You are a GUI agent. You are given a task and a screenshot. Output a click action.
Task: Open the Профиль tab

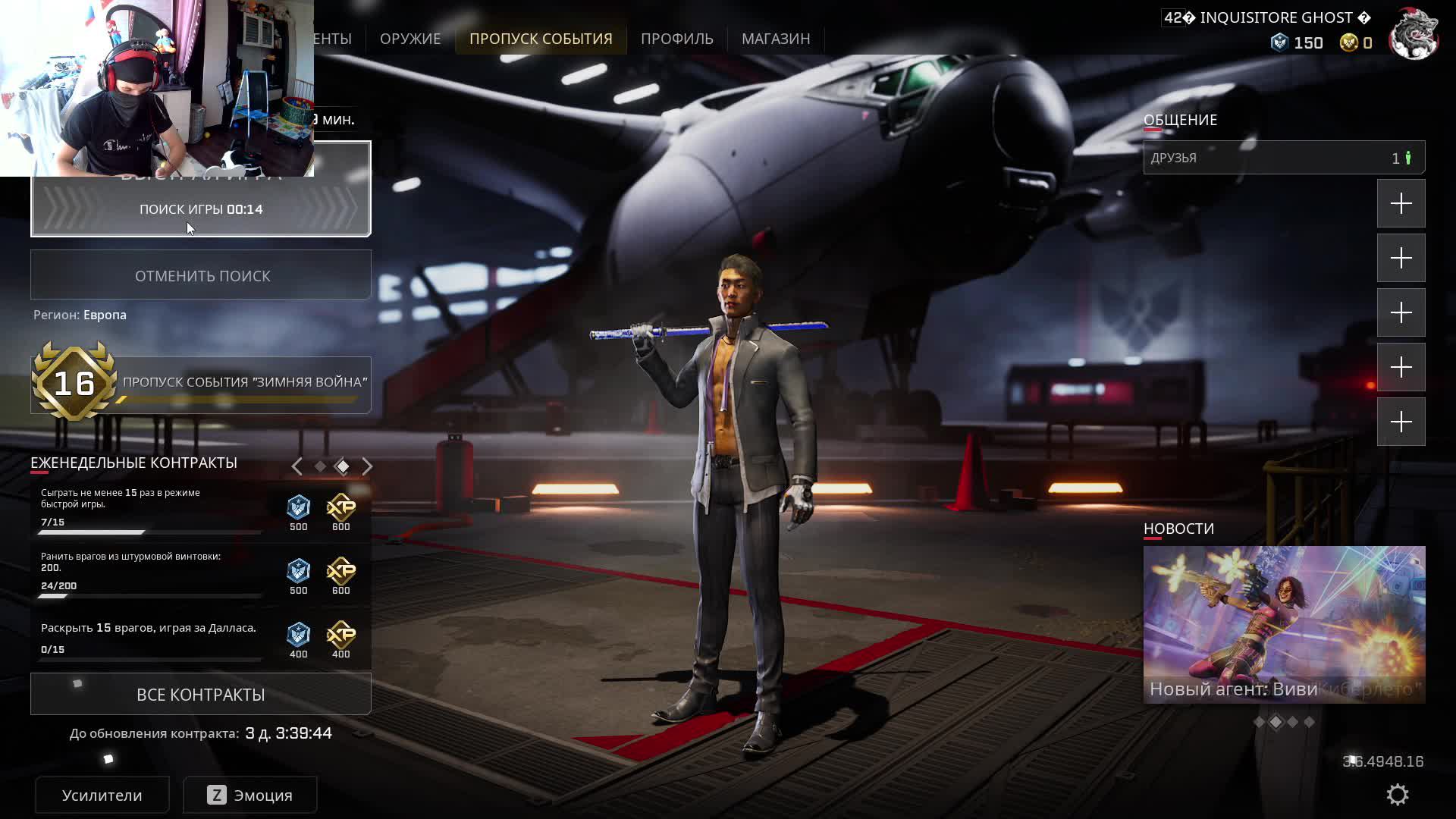676,39
